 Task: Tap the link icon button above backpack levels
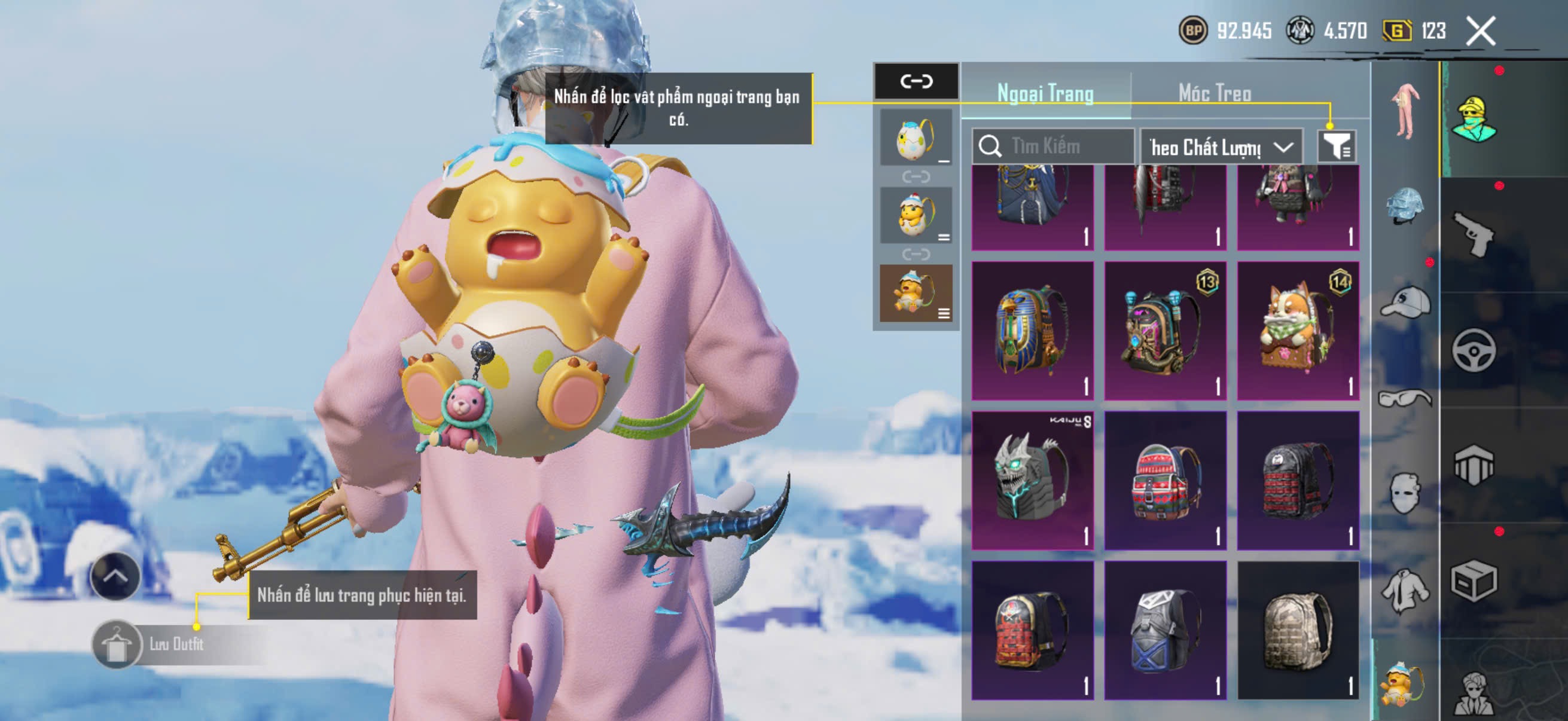coord(916,81)
